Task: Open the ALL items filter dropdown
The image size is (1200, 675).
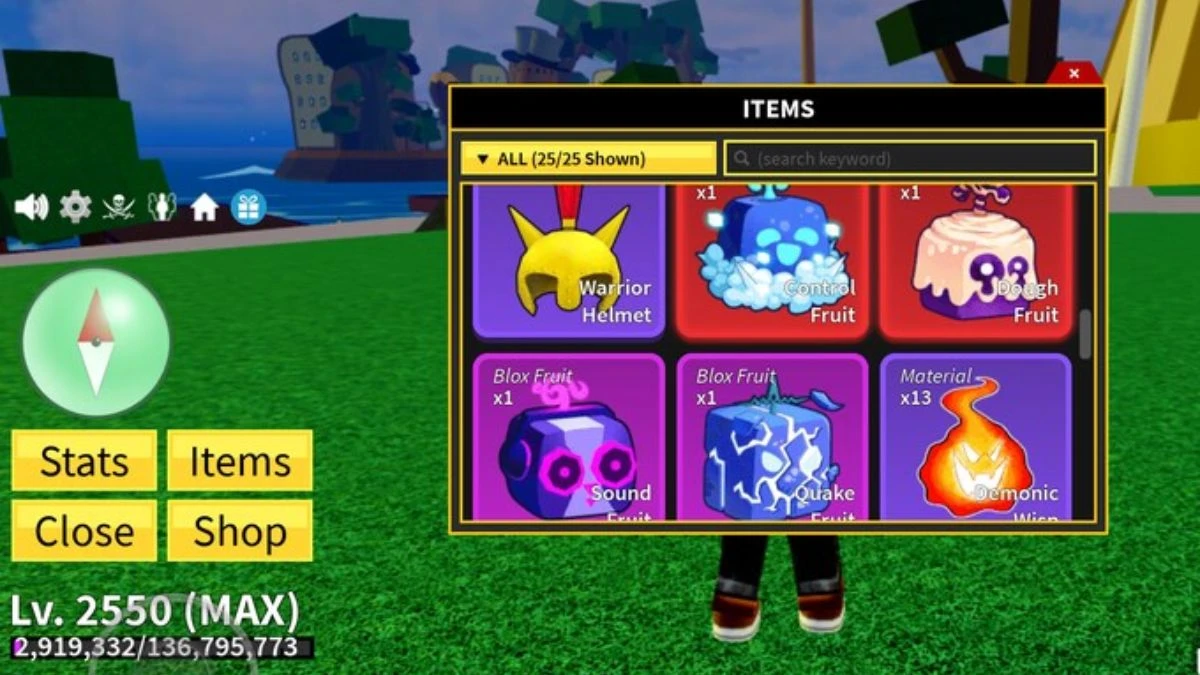Action: coord(588,159)
